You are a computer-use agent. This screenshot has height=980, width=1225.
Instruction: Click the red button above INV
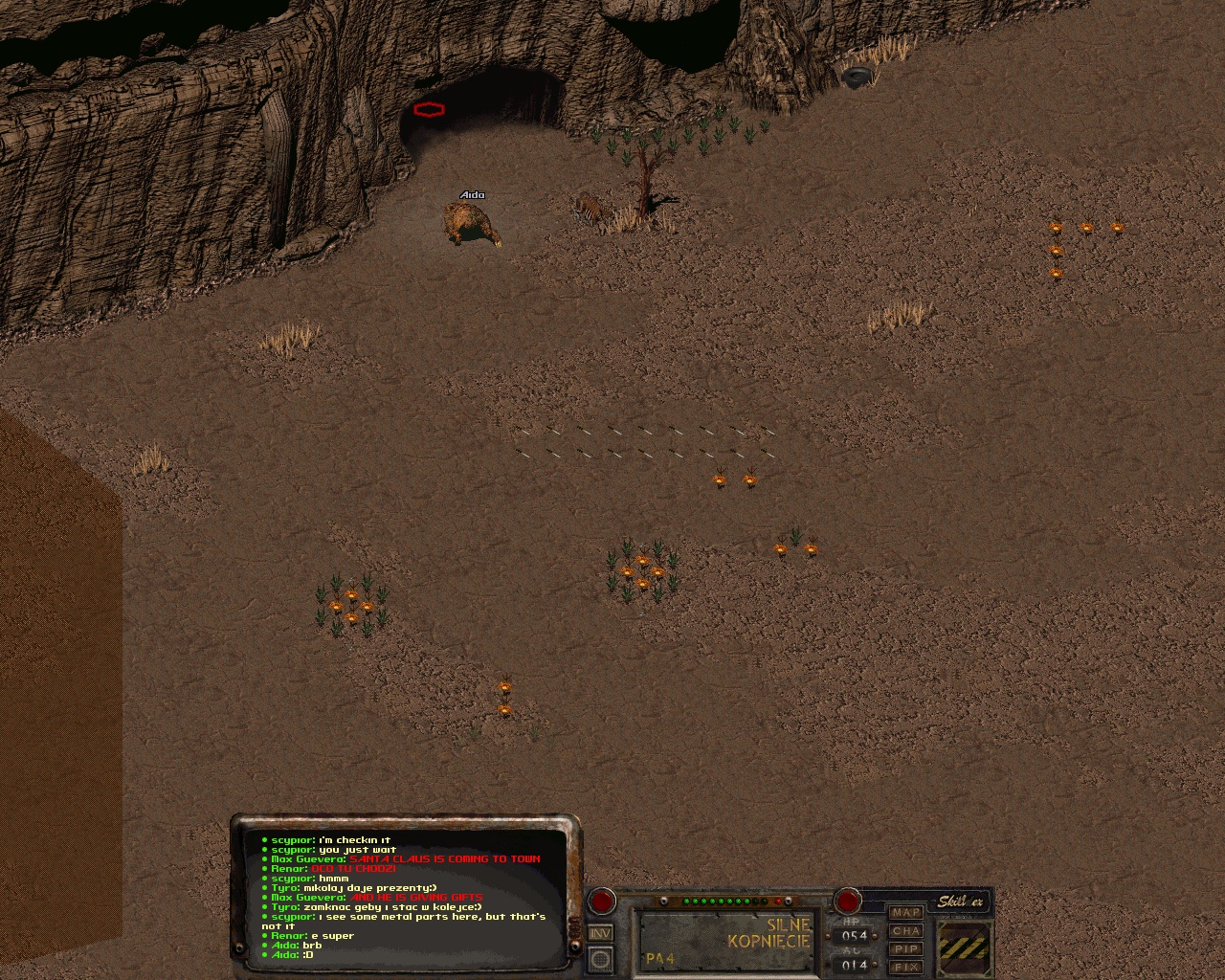pyautogui.click(x=601, y=901)
